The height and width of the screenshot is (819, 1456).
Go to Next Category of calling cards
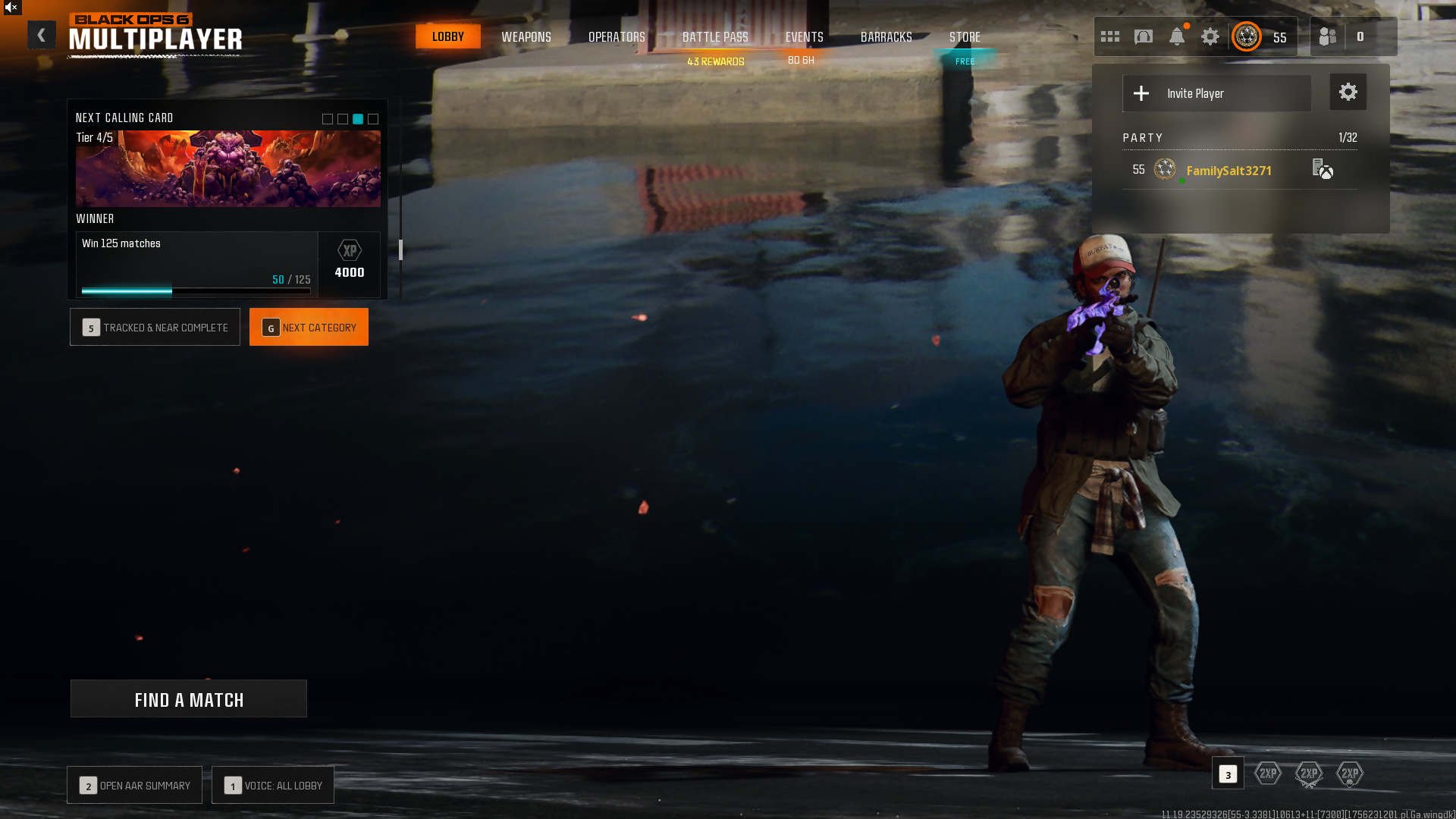tap(309, 328)
